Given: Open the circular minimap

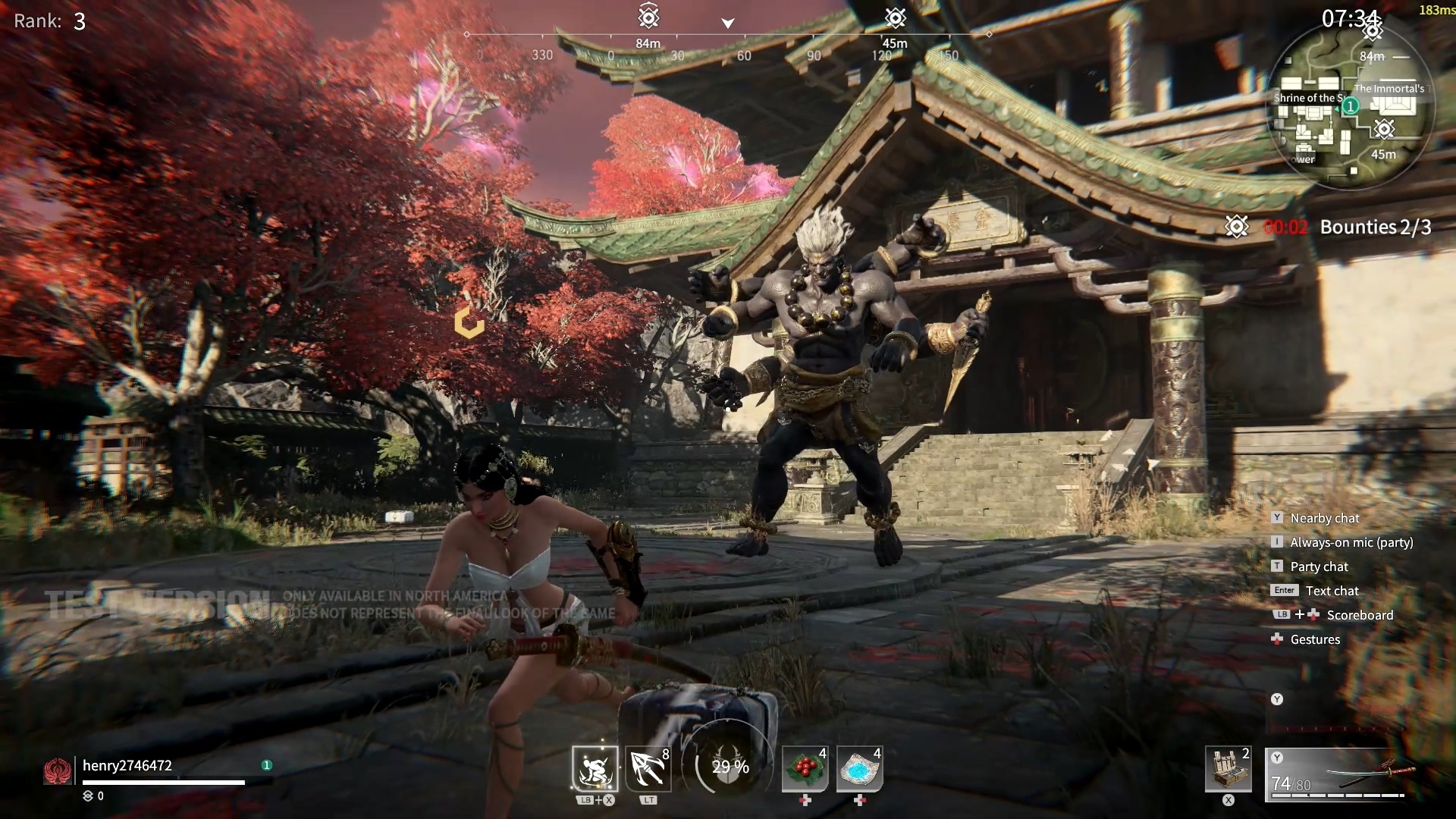Looking at the screenshot, I should pos(1351,106).
